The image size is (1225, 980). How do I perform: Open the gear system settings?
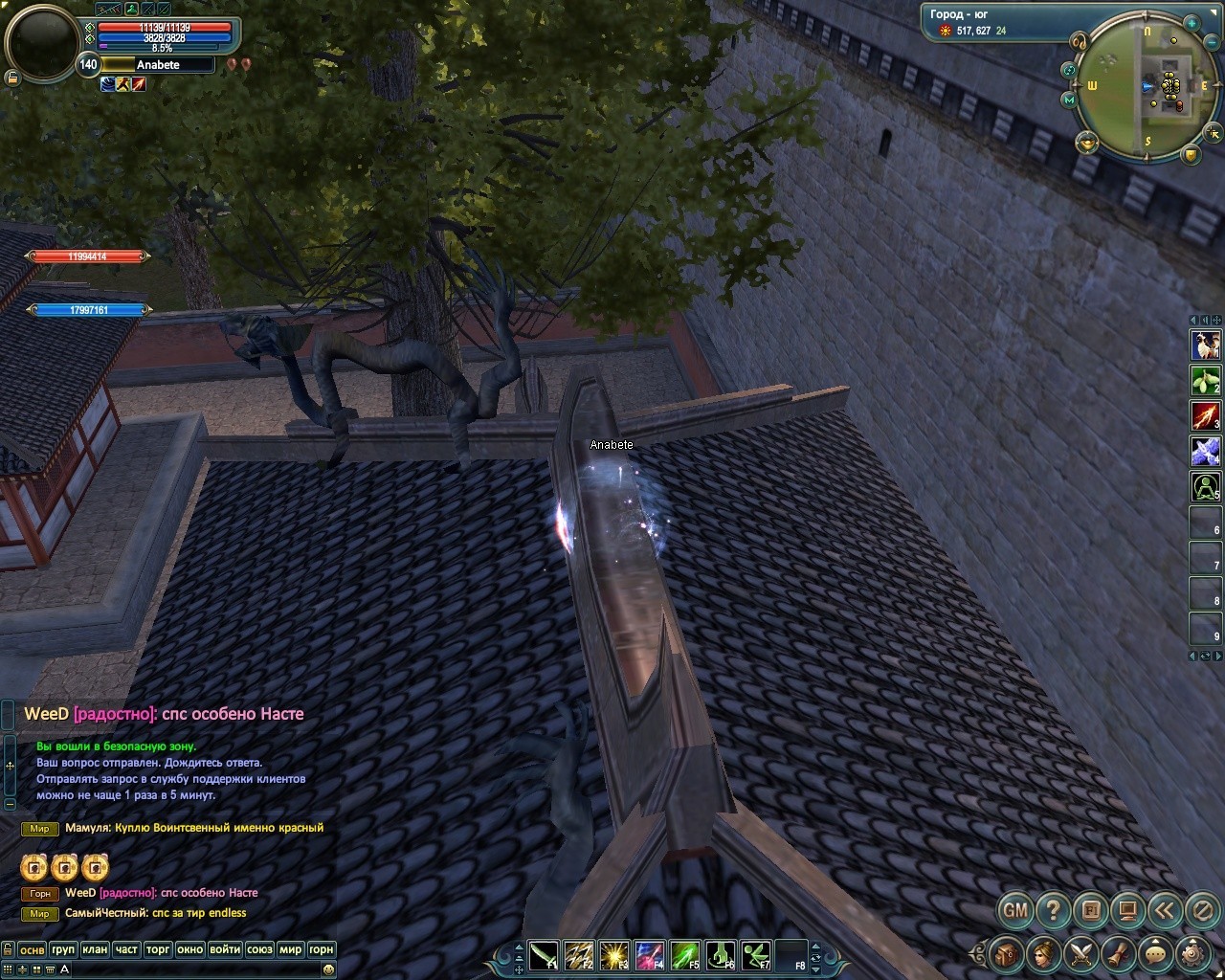tap(1192, 953)
